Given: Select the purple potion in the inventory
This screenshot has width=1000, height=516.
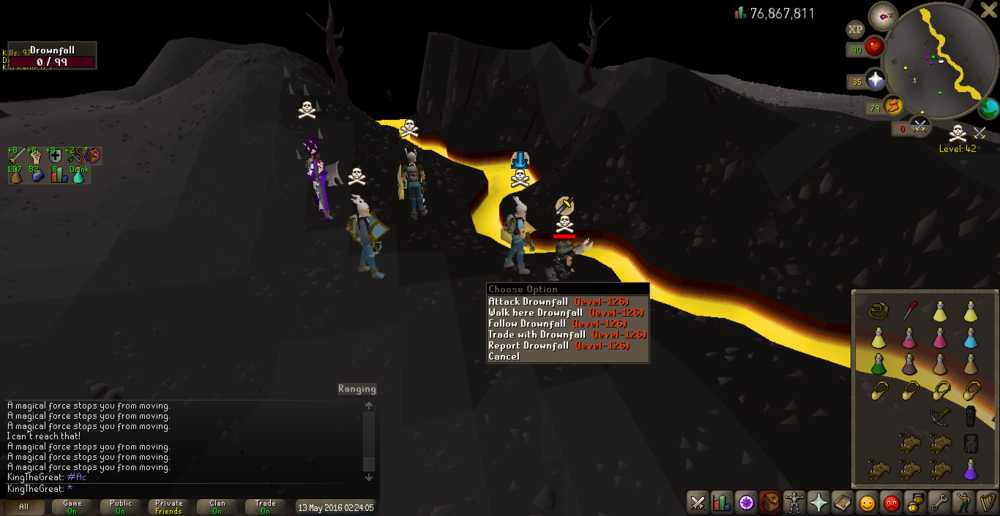Looking at the screenshot, I should [x=970, y=469].
